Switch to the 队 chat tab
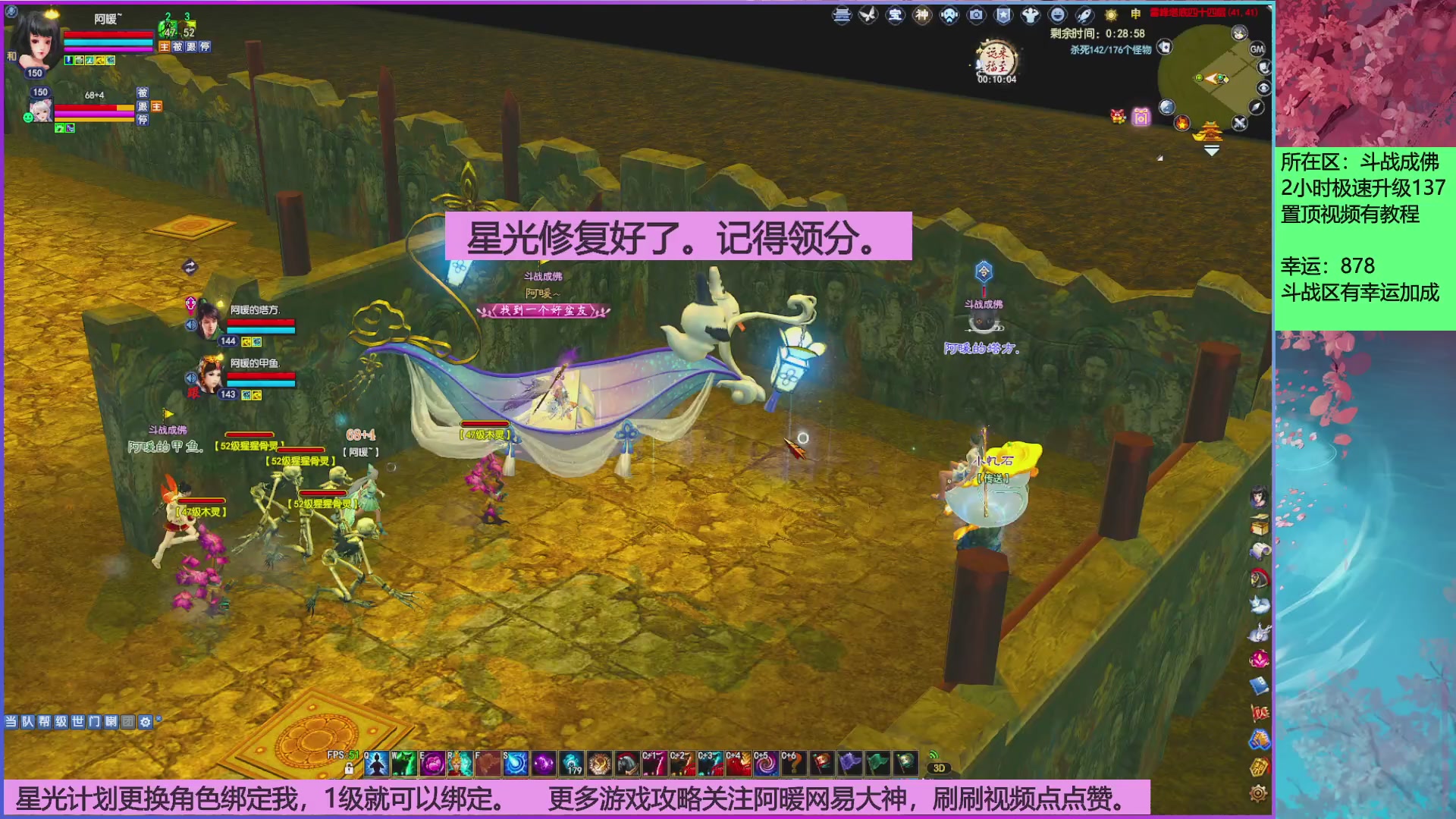 pyautogui.click(x=27, y=723)
